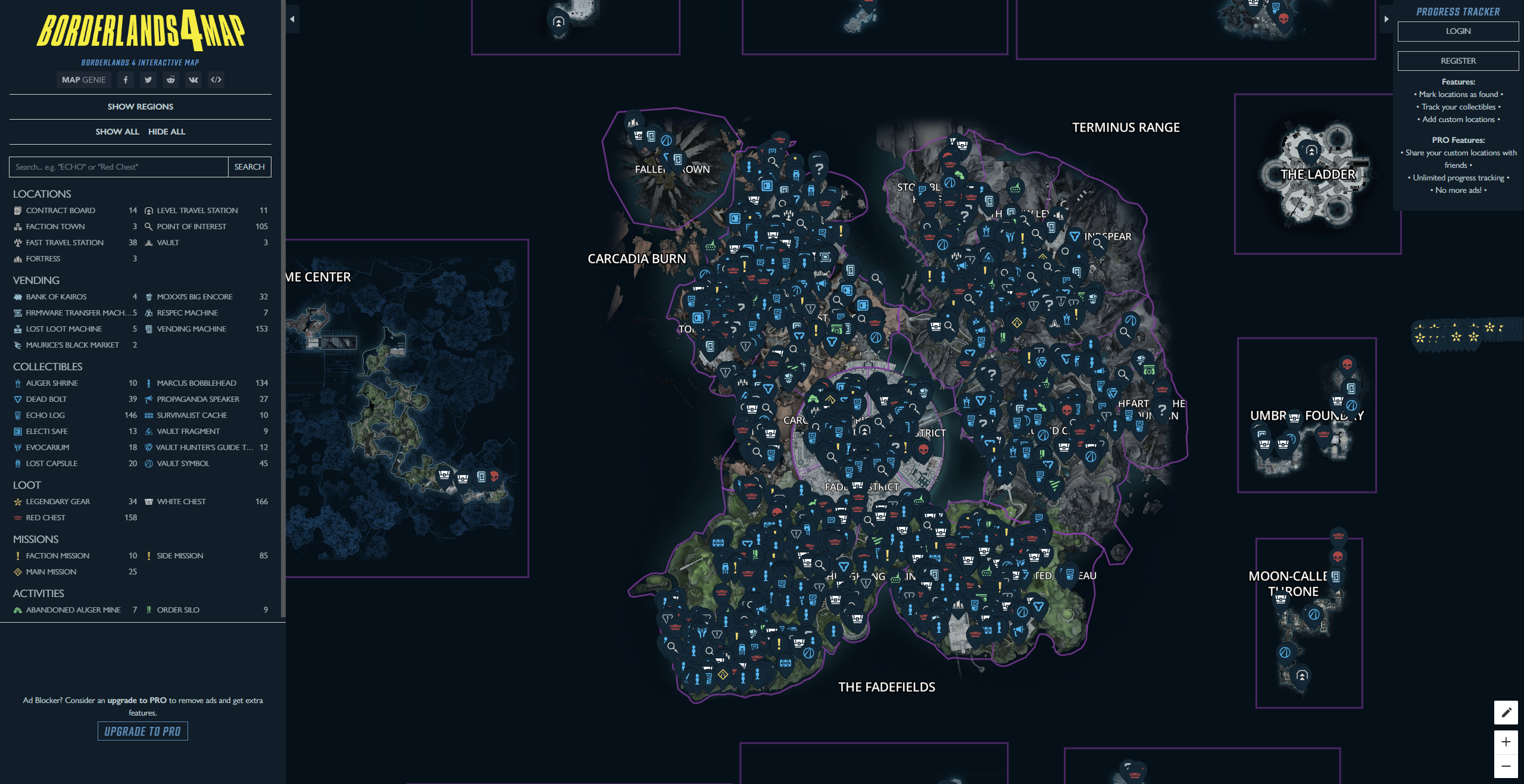Click the Legendary Gear loot icon

[x=17, y=501]
